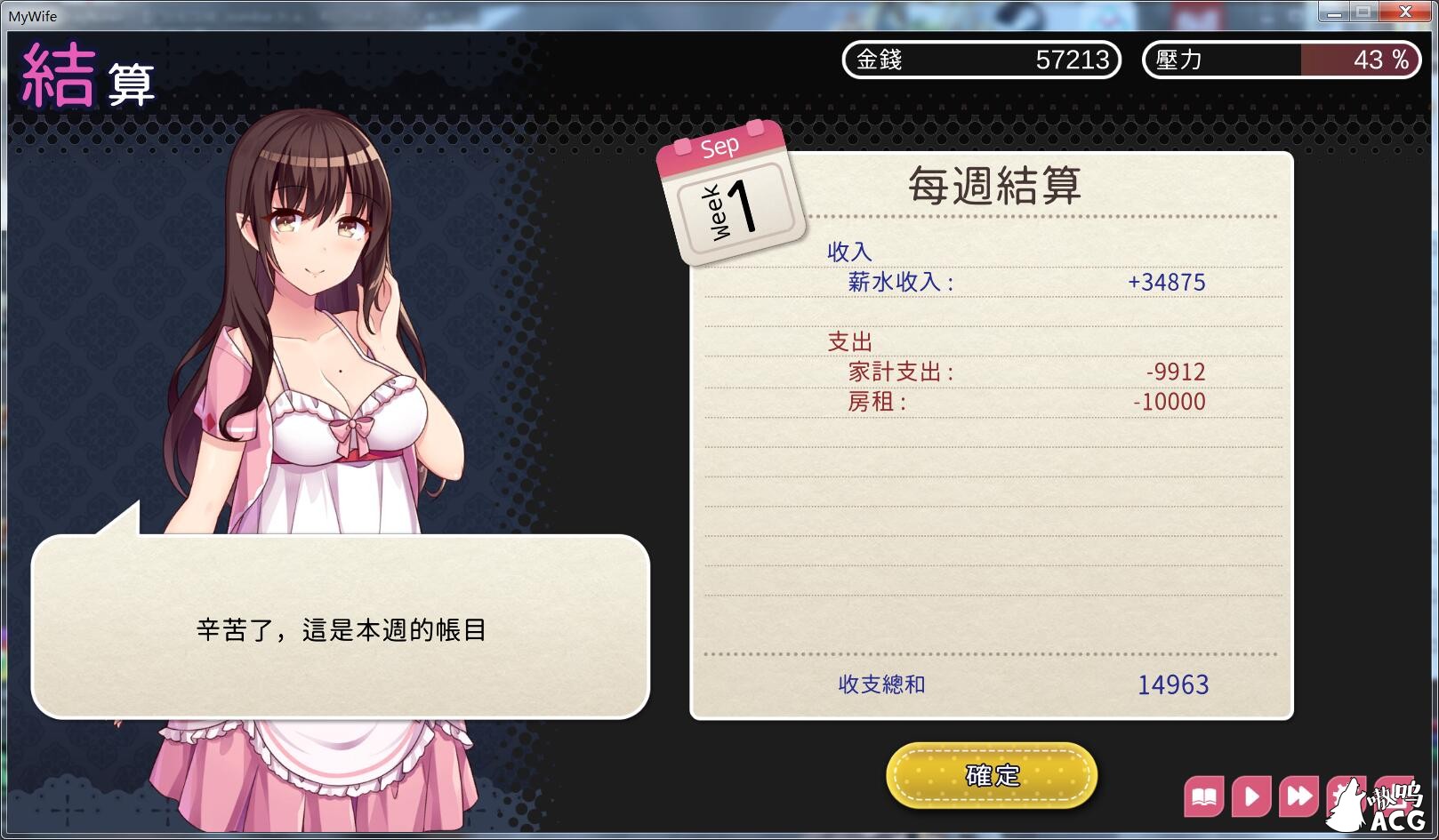Click the 收支總和 total amount 14963

click(x=1172, y=684)
